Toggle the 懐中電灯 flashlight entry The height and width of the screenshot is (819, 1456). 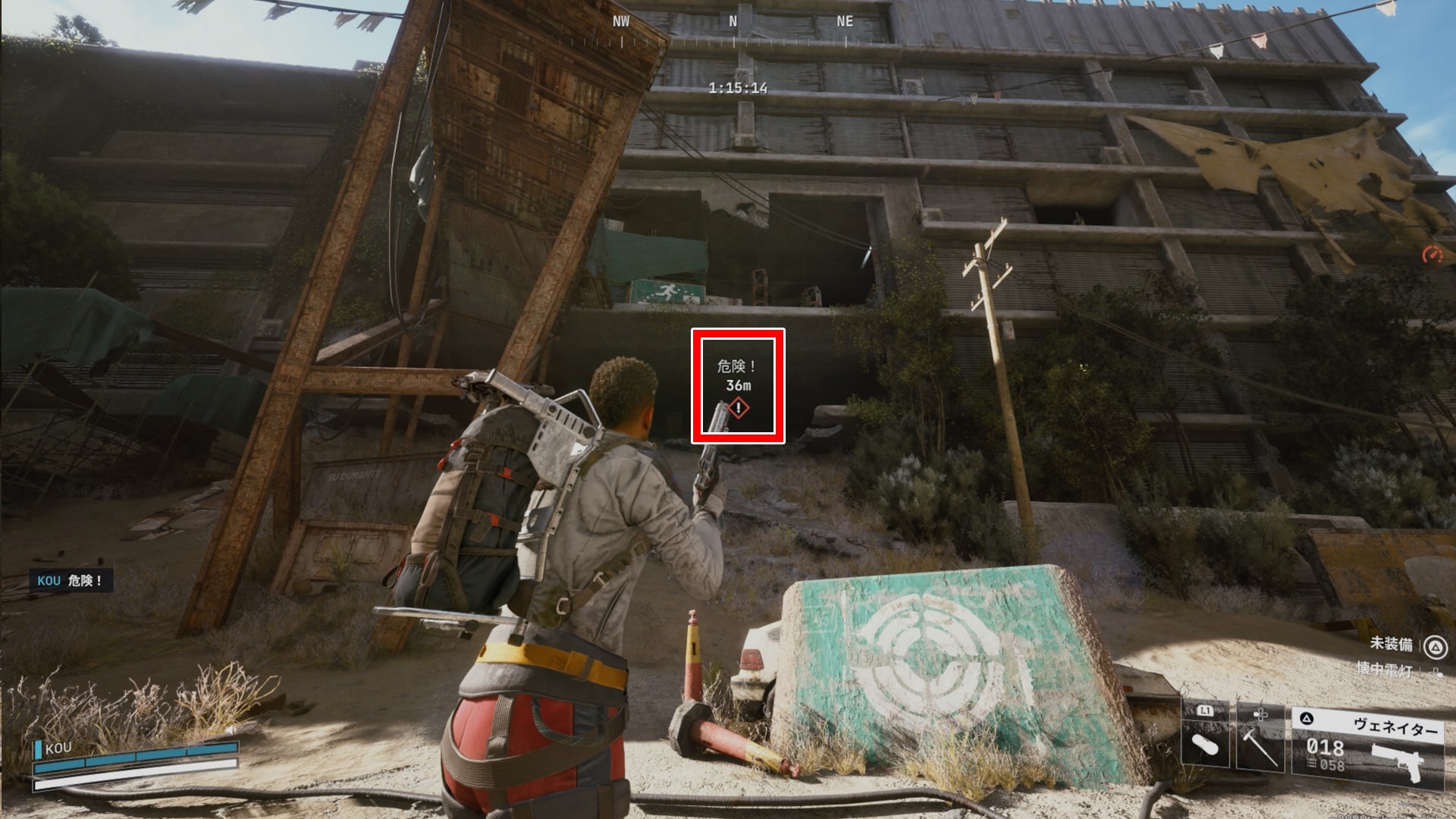(x=1385, y=670)
